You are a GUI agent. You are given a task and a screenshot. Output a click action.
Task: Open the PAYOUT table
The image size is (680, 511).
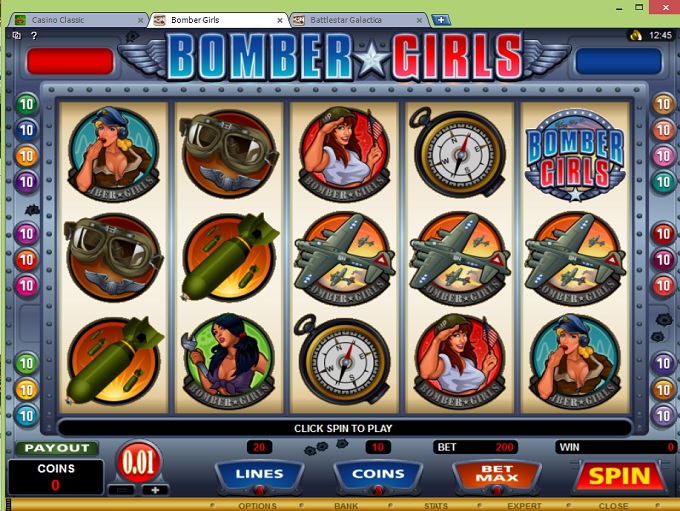pos(57,448)
